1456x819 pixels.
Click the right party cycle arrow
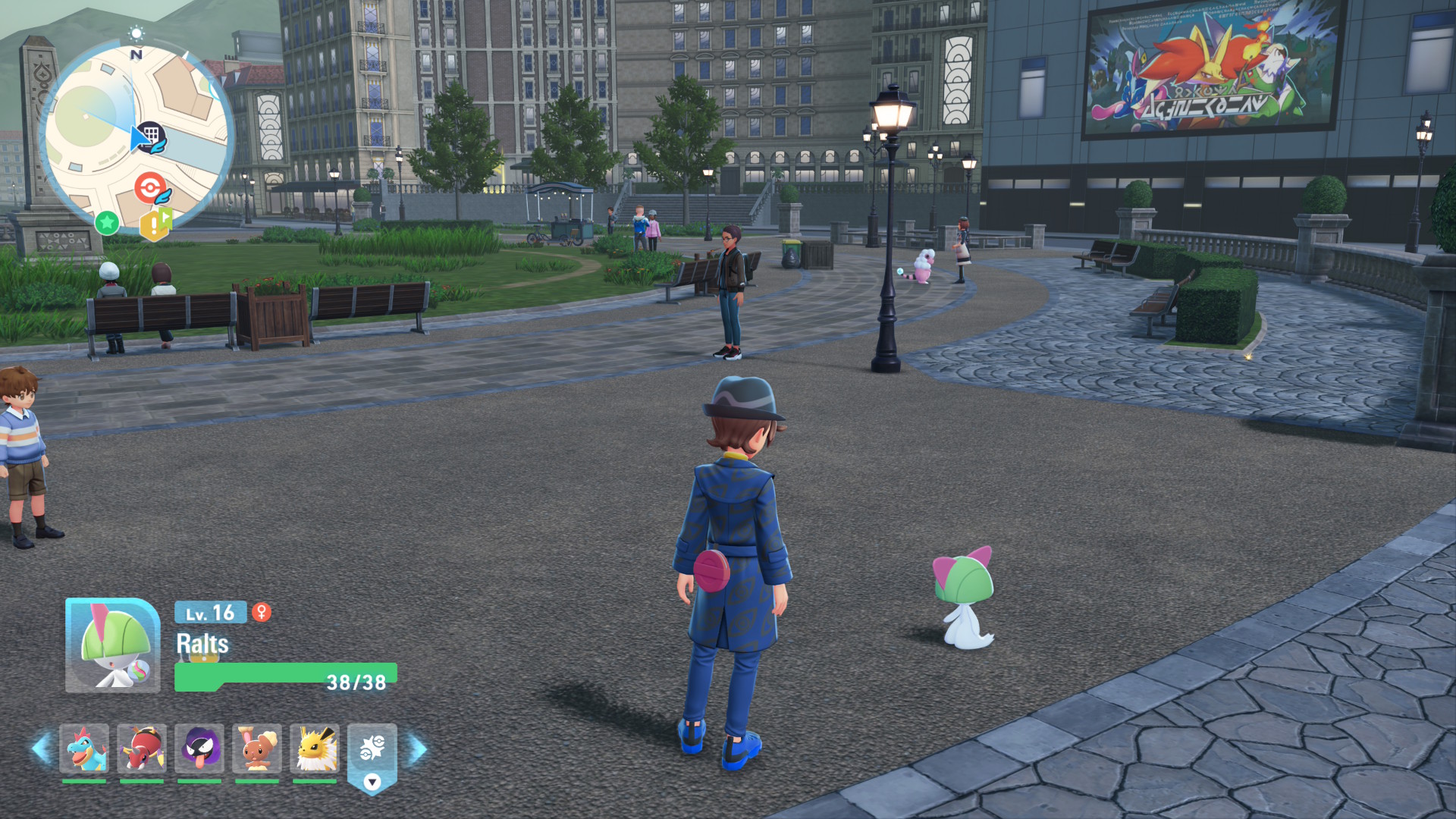pos(418,748)
